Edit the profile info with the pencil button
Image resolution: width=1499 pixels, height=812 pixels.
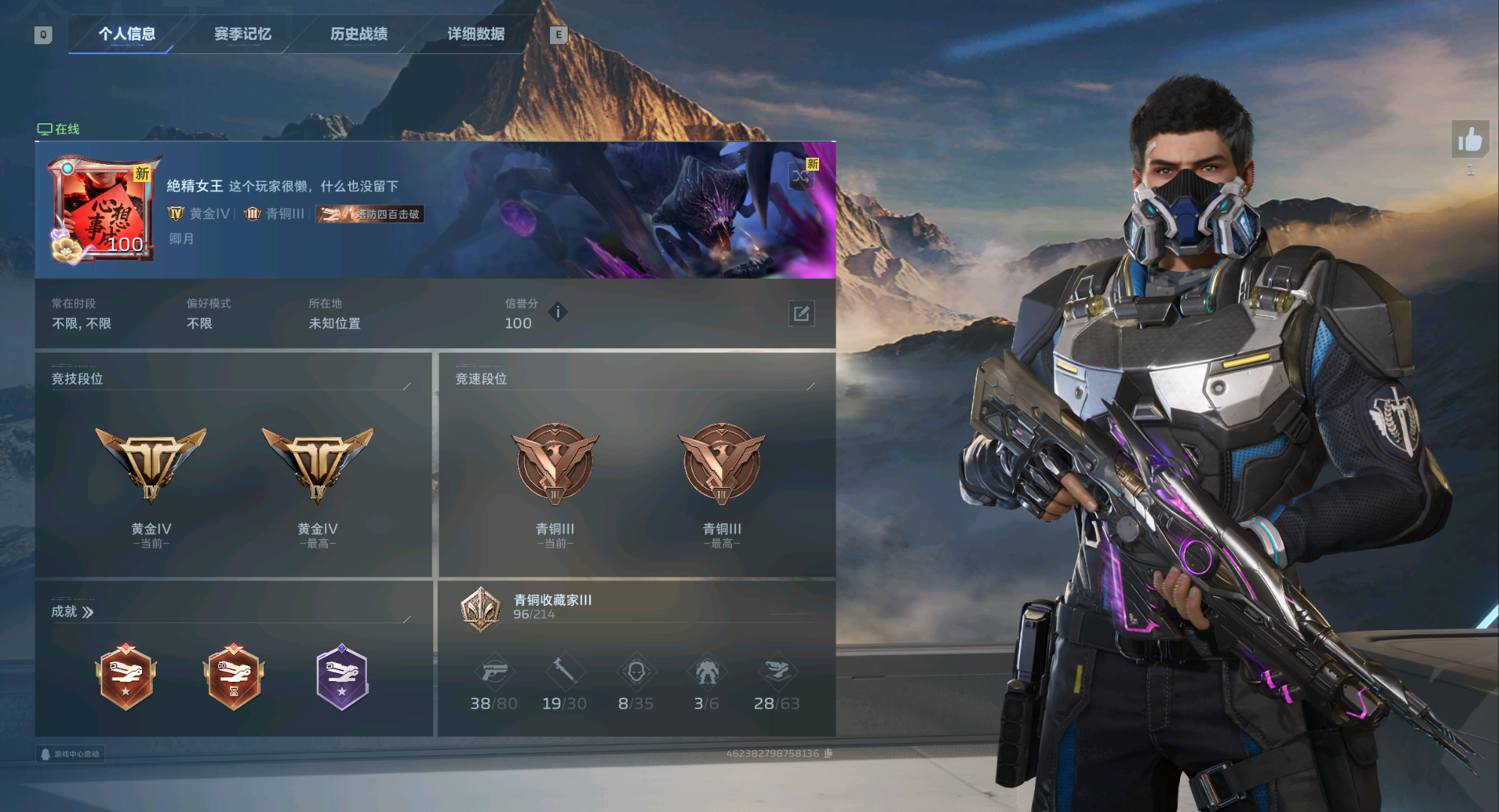click(801, 314)
